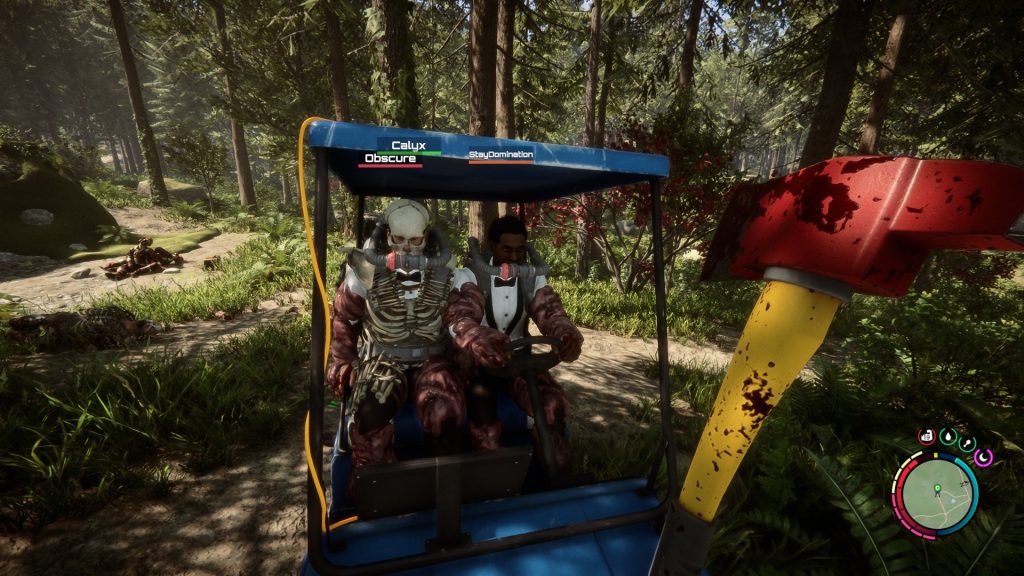Viewport: 1024px width, 576px height.
Task: Select the green player marker on the minimap
Action: coord(937,489)
